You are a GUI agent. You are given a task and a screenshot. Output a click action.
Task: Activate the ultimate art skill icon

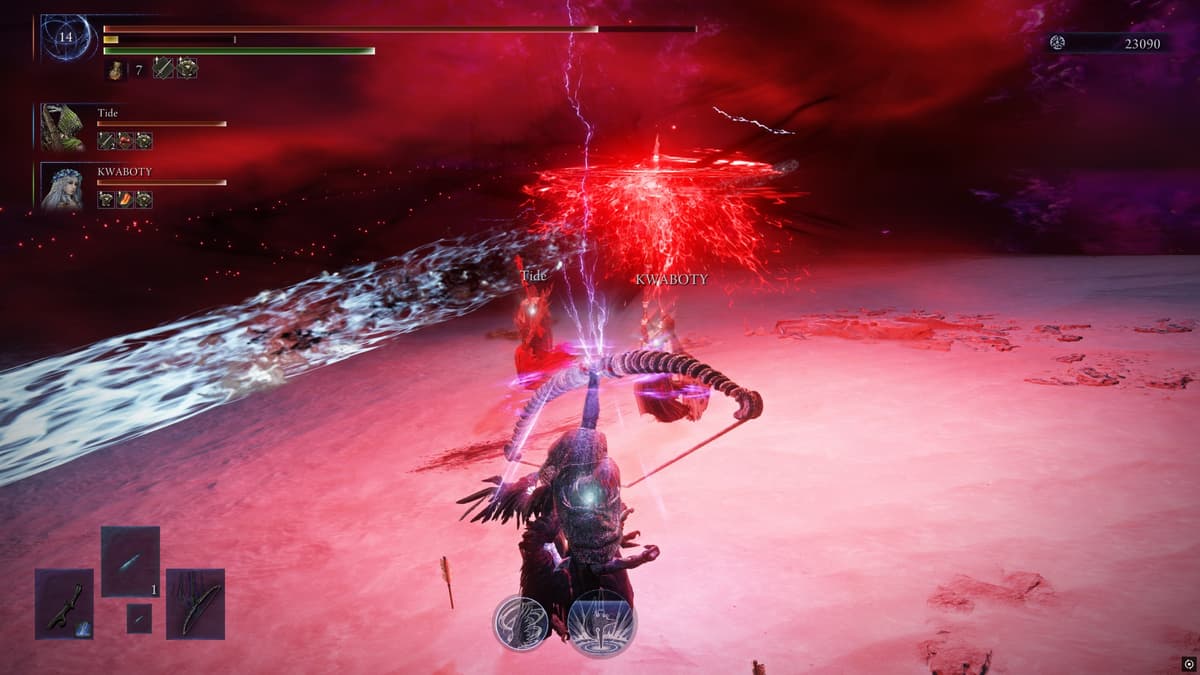coord(602,623)
